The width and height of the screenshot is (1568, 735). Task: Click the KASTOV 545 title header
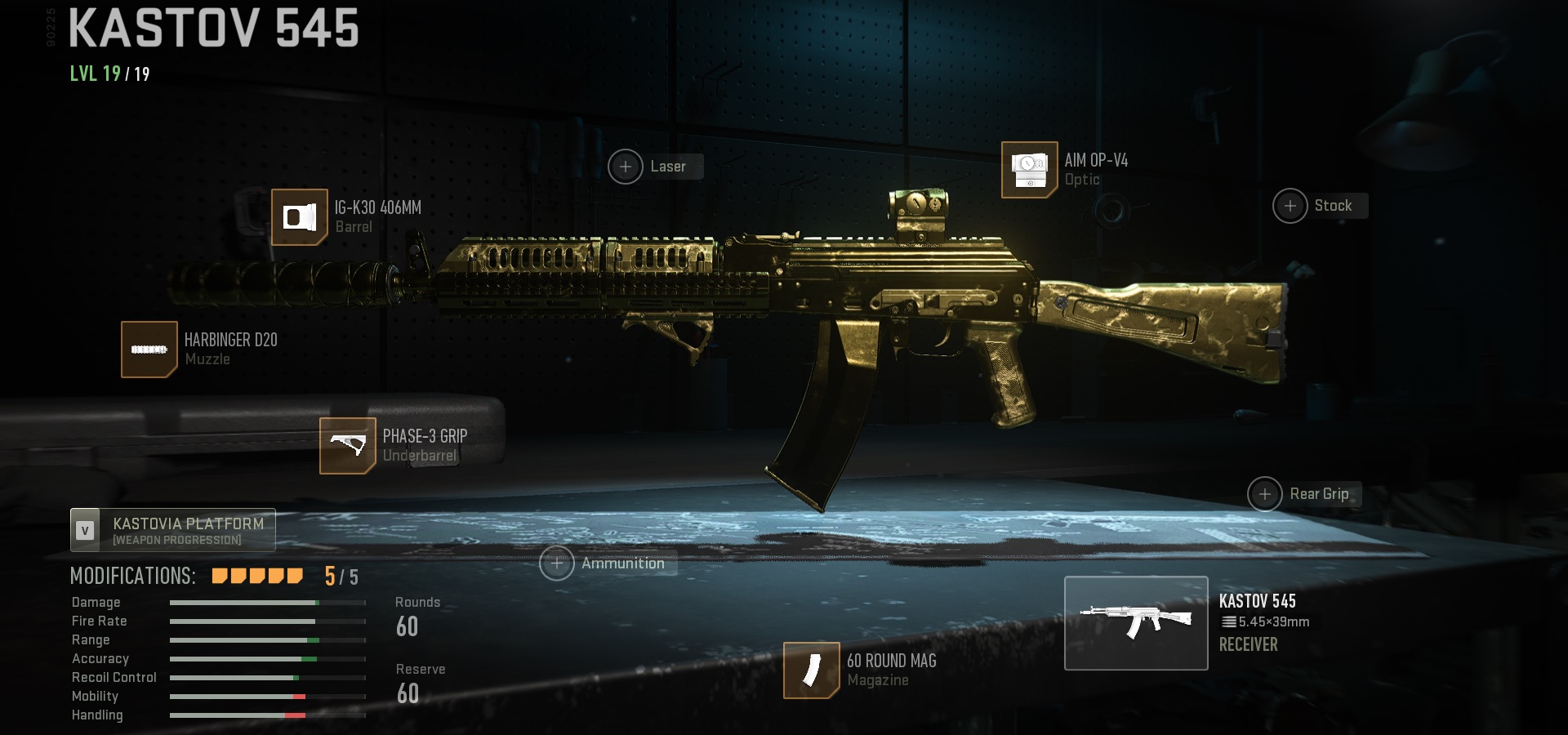[x=214, y=29]
